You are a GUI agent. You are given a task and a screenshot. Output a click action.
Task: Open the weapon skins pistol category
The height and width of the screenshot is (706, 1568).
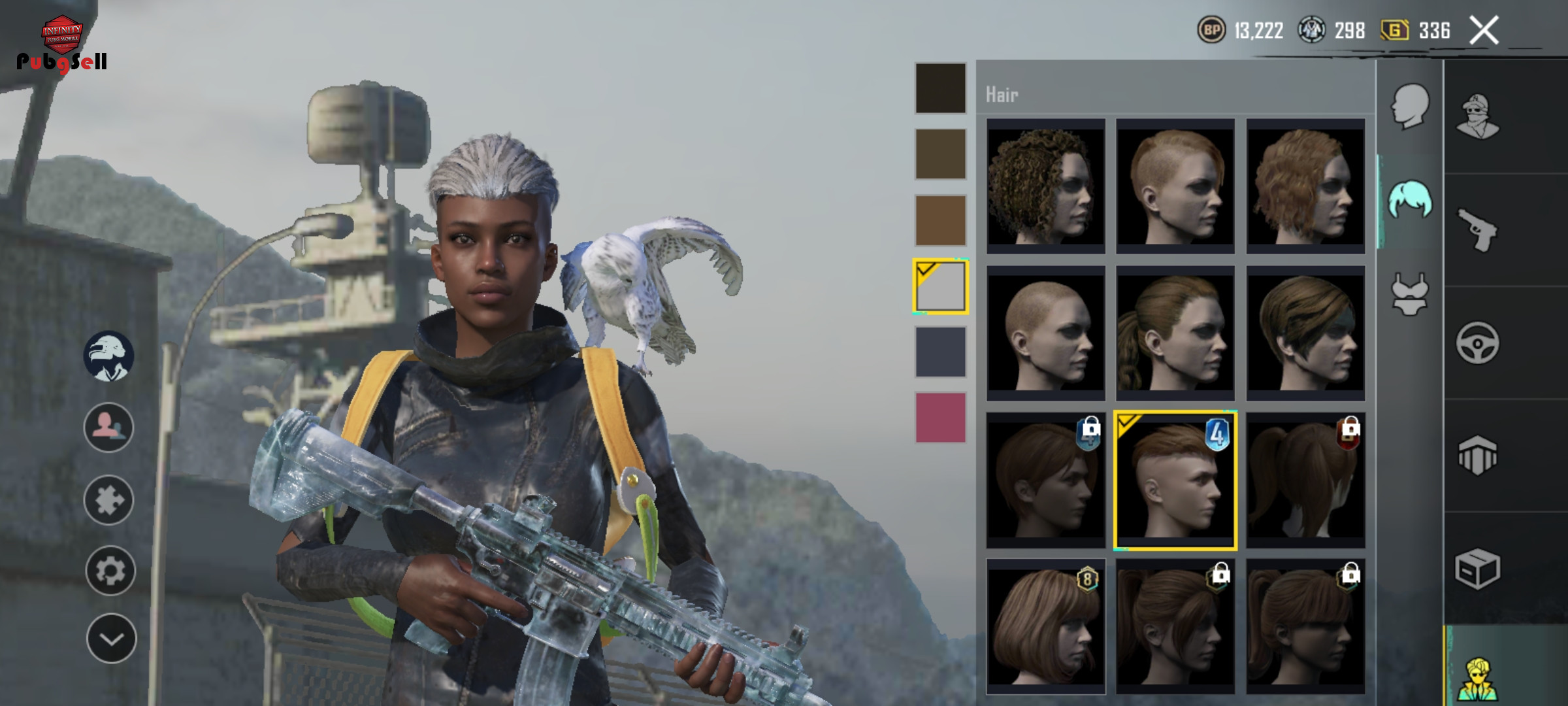pos(1477,229)
